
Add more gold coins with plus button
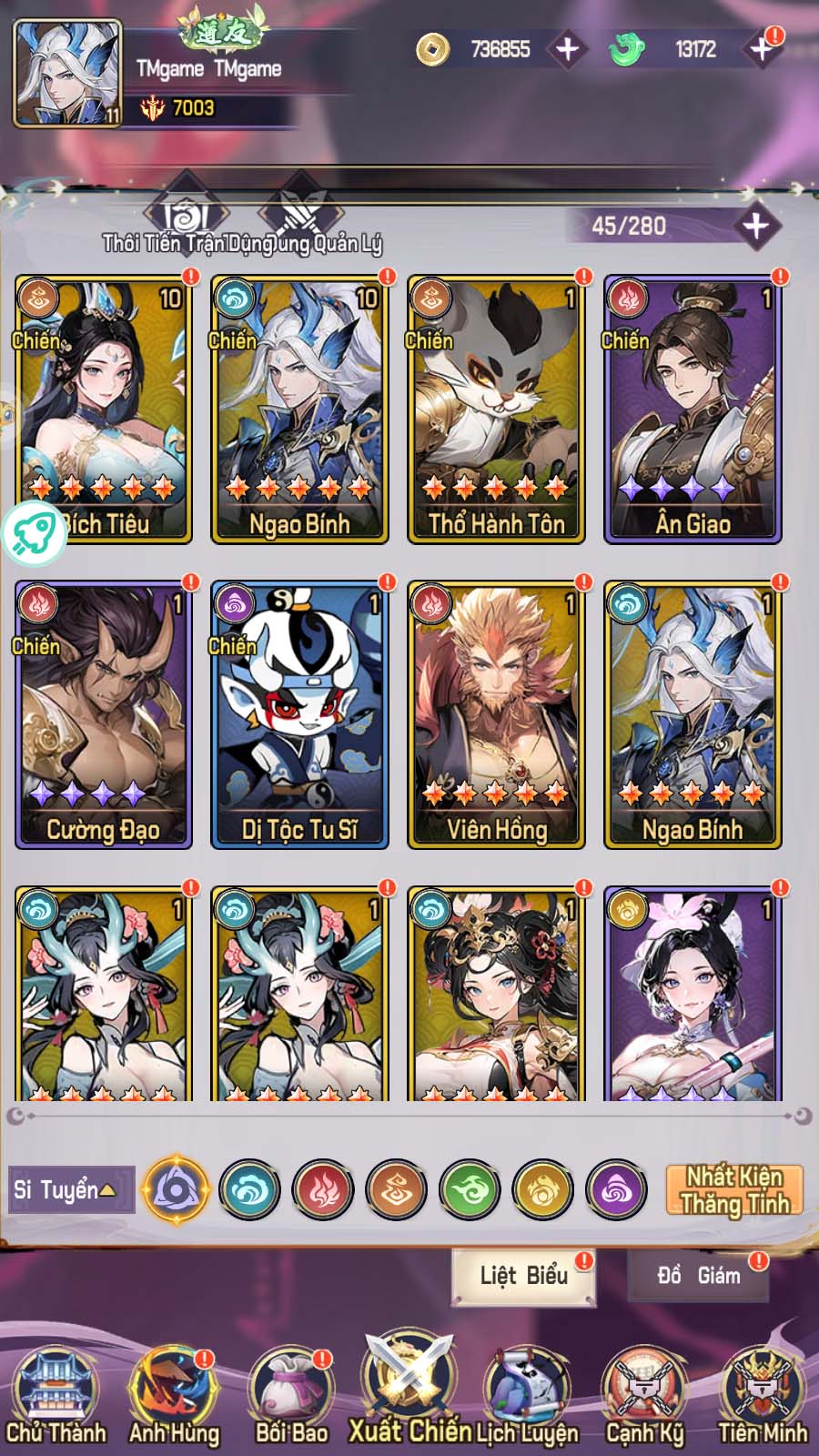(x=567, y=49)
